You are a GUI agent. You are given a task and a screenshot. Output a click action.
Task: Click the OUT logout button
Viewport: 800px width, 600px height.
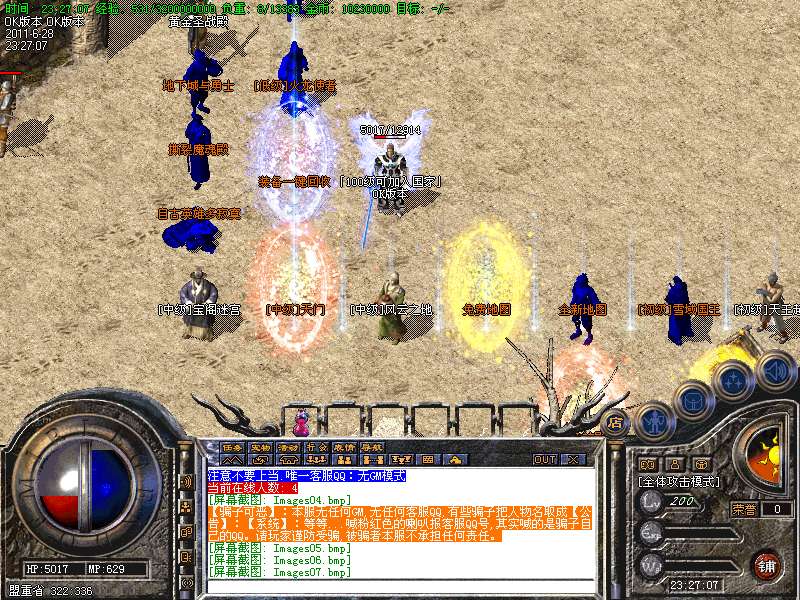coord(545,459)
